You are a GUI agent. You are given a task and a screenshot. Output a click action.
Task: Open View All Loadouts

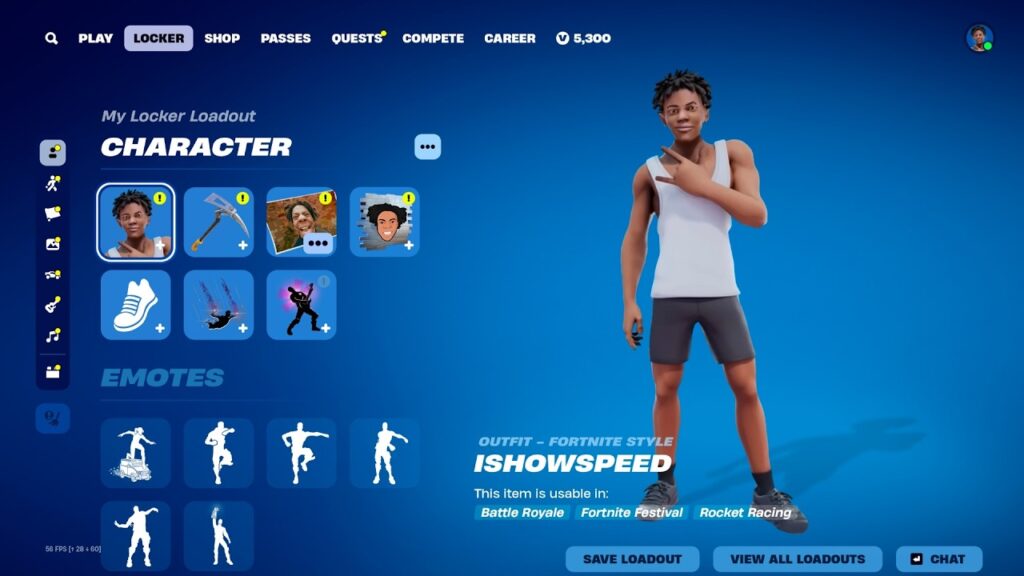797,559
